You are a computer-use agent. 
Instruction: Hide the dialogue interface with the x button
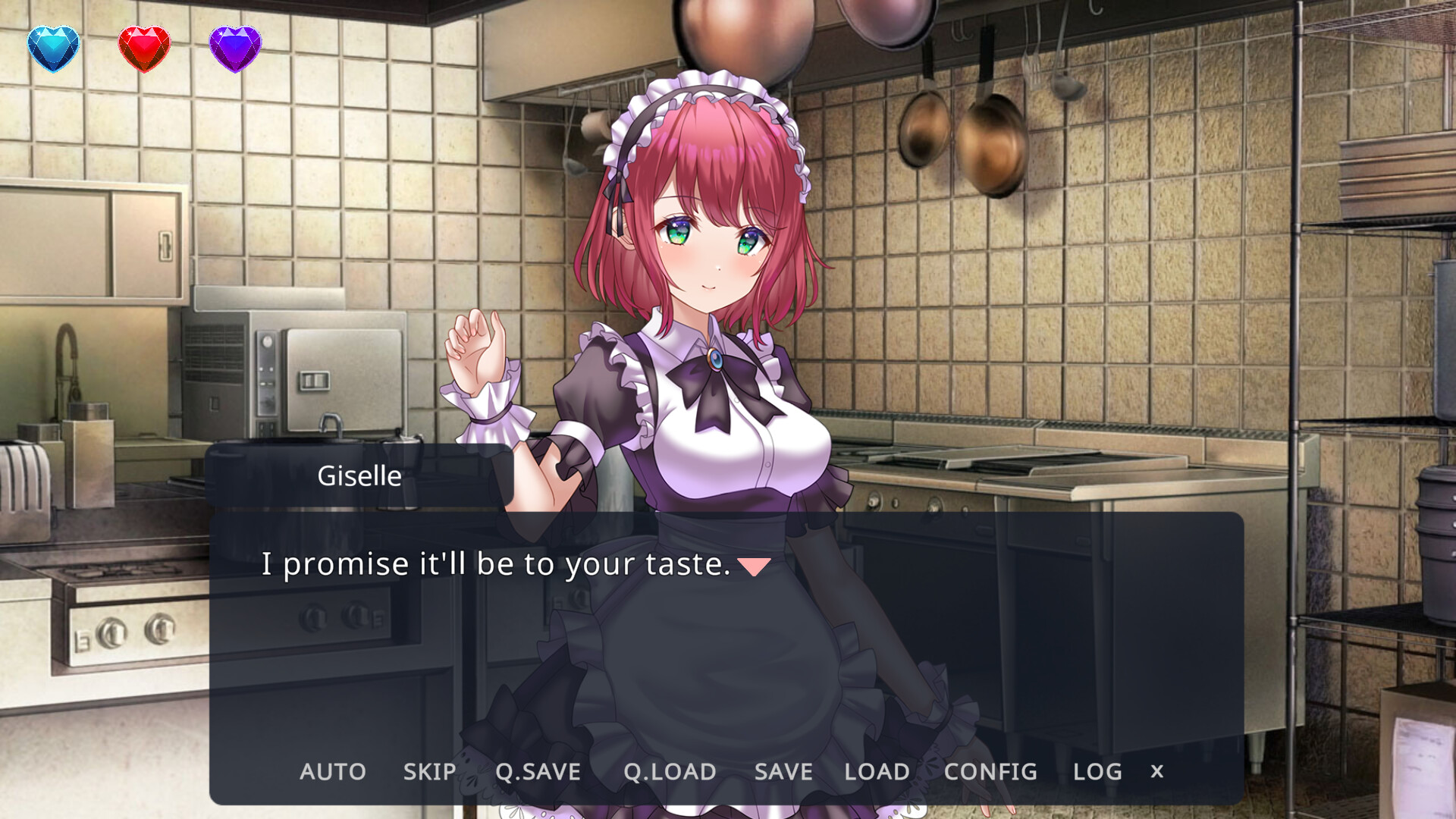click(x=1156, y=771)
